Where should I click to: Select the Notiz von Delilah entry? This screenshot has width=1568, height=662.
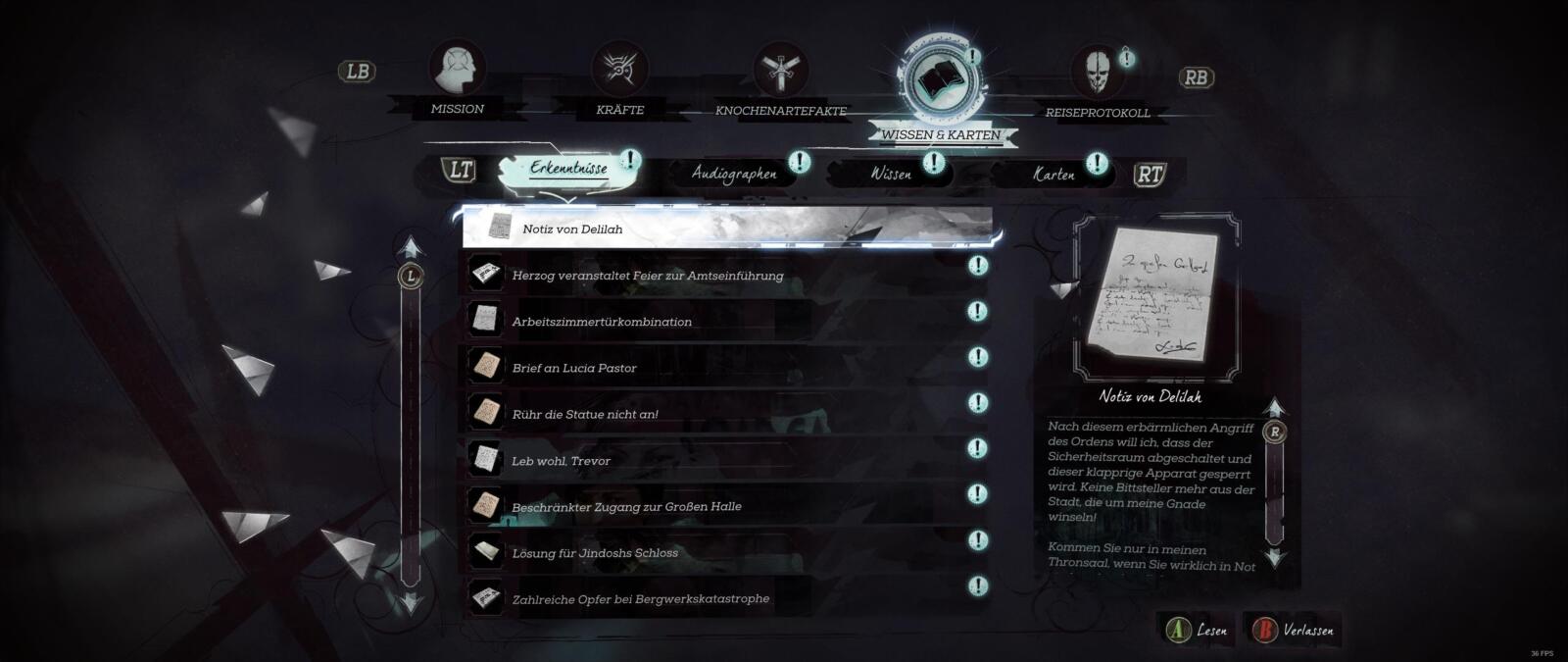[725, 229]
